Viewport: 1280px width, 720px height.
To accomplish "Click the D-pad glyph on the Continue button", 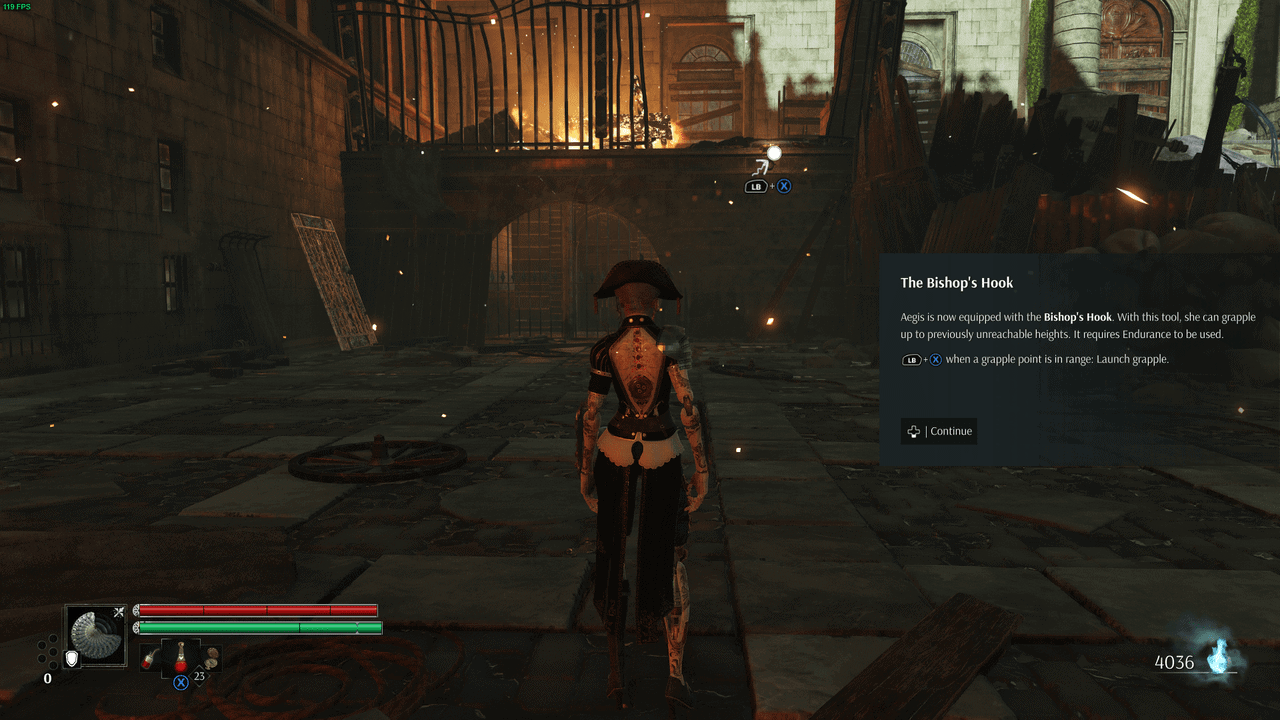I will pyautogui.click(x=913, y=431).
